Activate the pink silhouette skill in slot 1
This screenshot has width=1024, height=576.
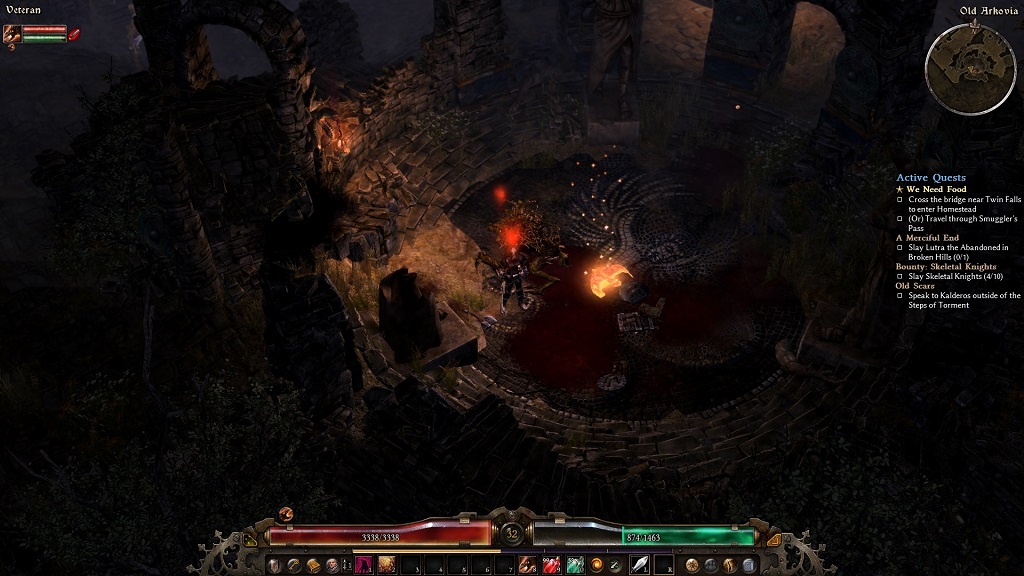[x=364, y=565]
